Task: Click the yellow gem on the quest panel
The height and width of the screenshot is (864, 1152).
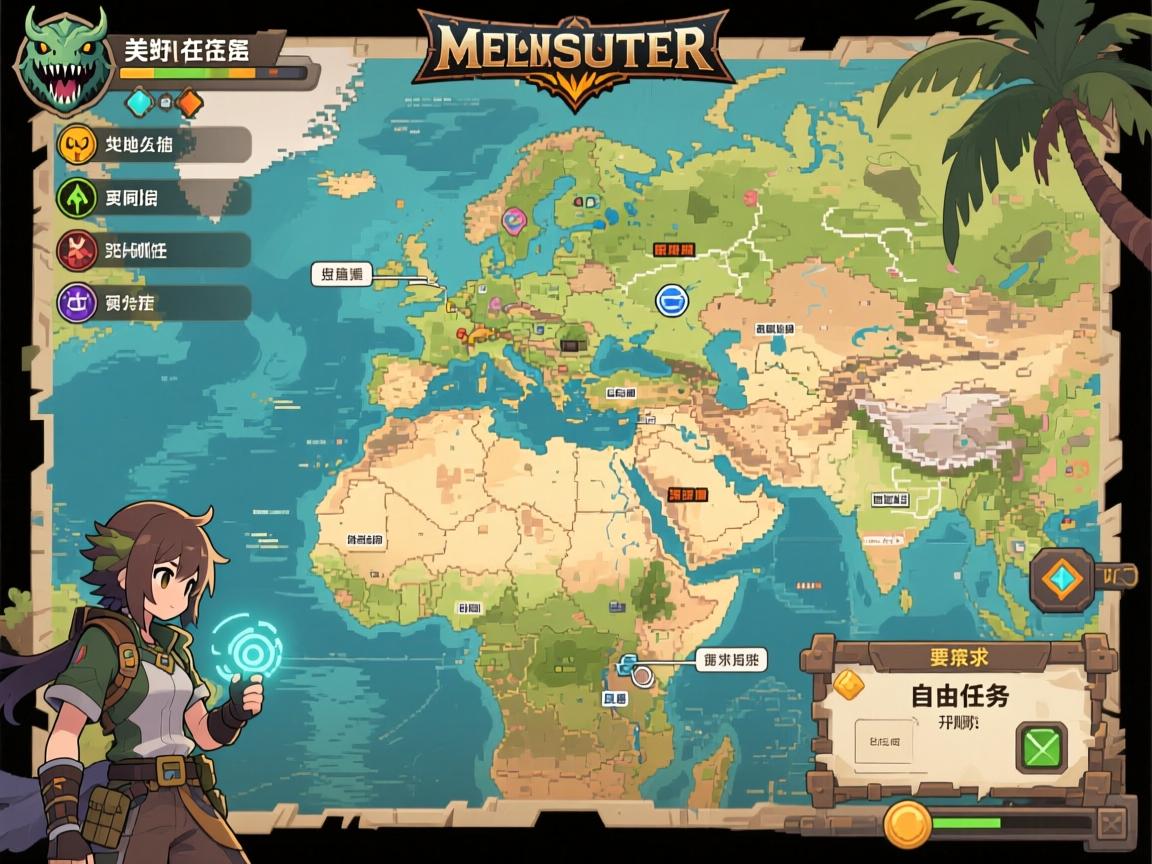Action: point(848,682)
